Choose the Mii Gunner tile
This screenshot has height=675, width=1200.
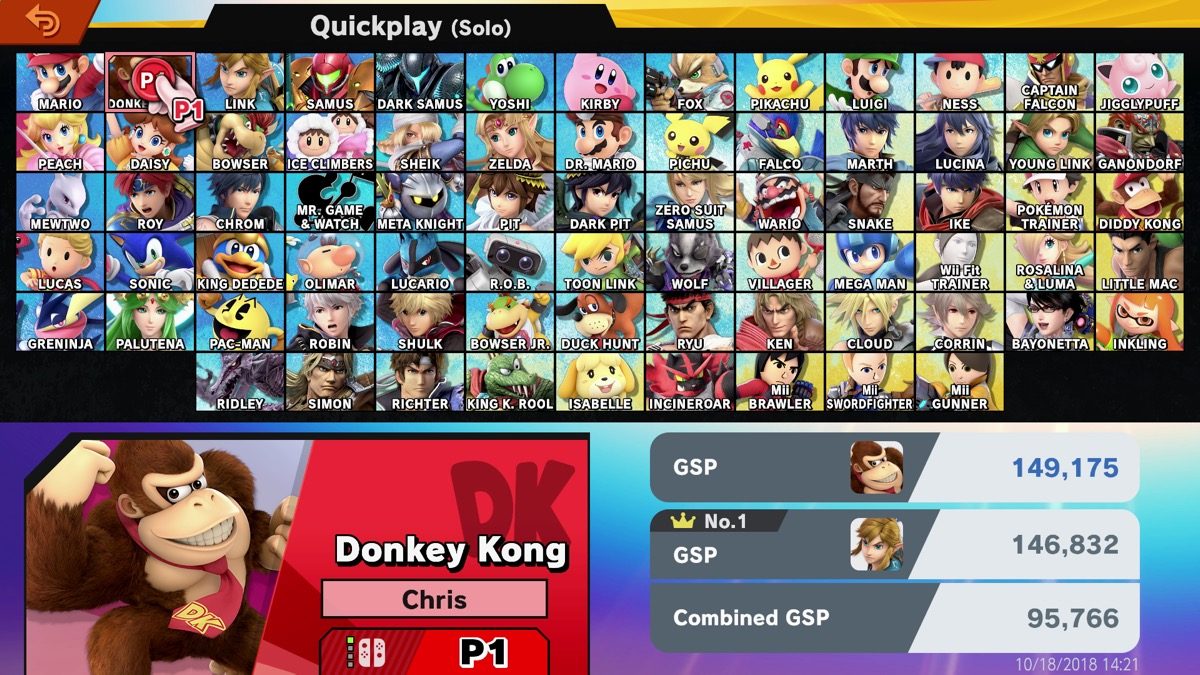[960, 382]
